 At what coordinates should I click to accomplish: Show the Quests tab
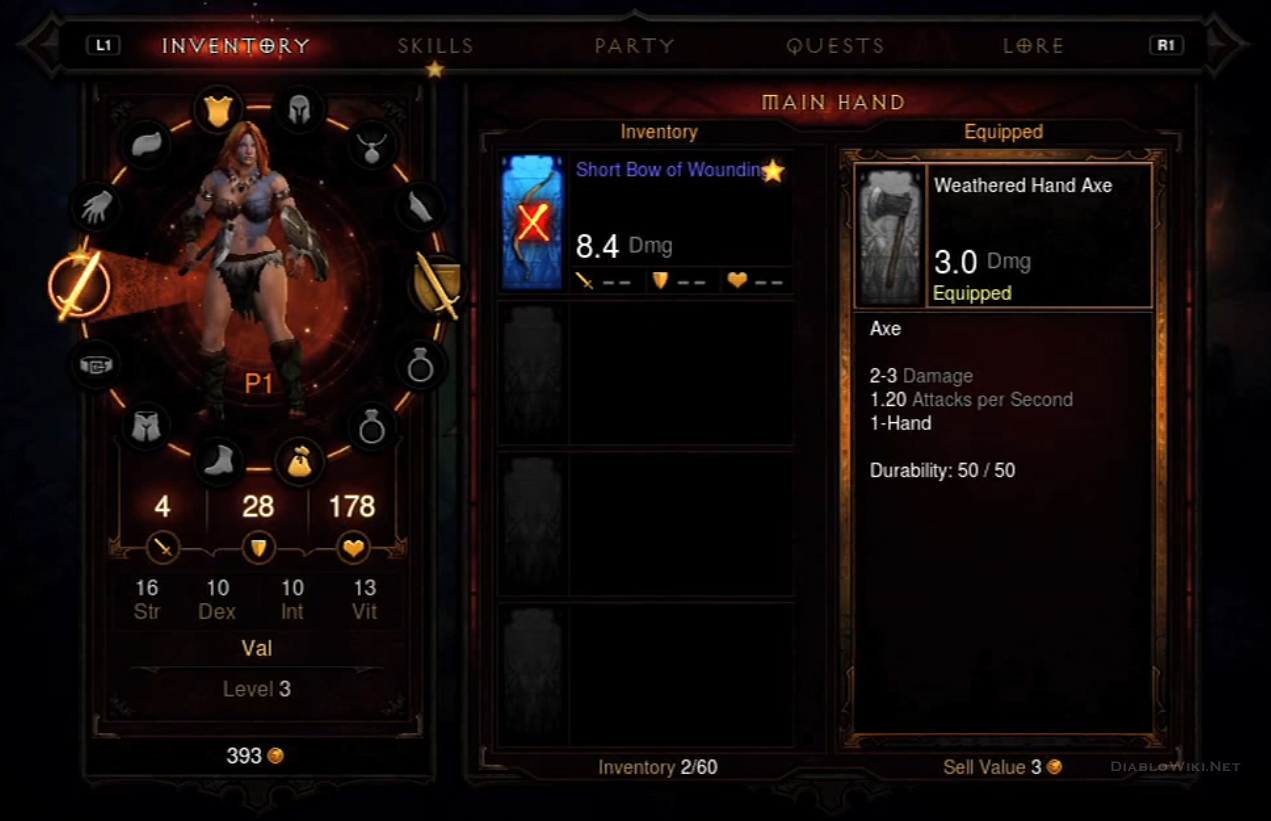pos(835,46)
